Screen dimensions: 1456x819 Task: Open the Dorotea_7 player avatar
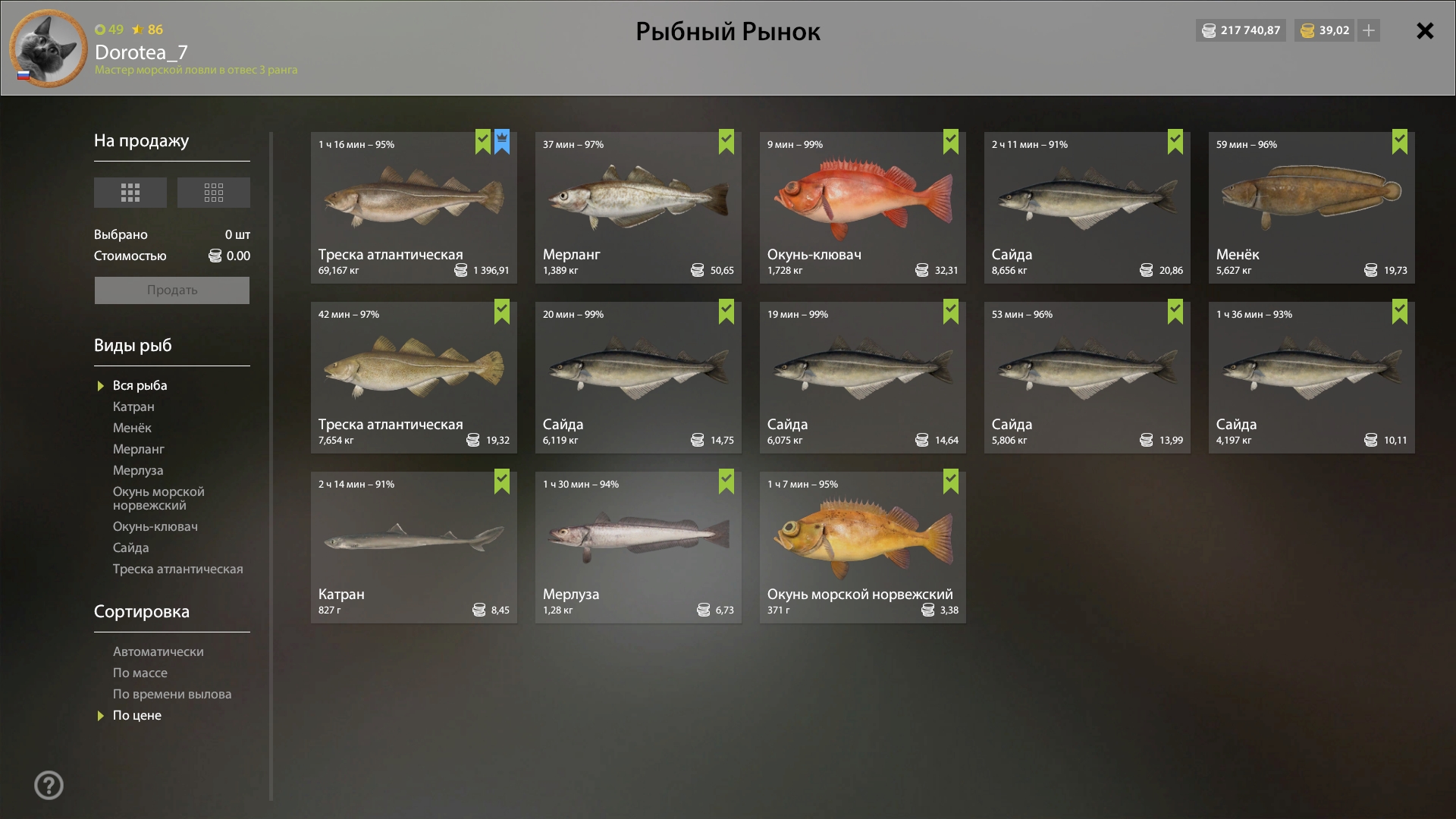pyautogui.click(x=49, y=49)
